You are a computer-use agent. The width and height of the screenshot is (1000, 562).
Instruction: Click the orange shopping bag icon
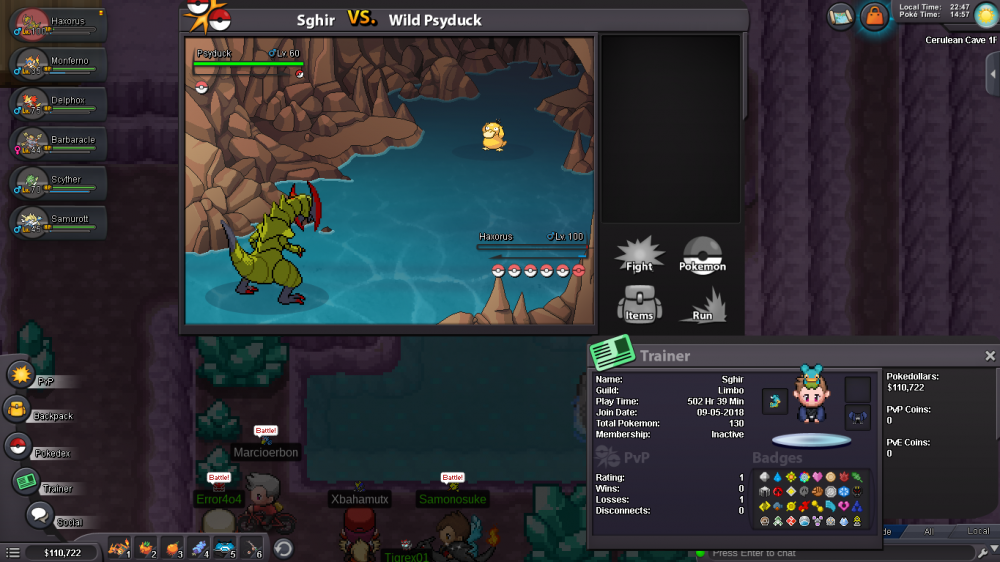tap(874, 16)
